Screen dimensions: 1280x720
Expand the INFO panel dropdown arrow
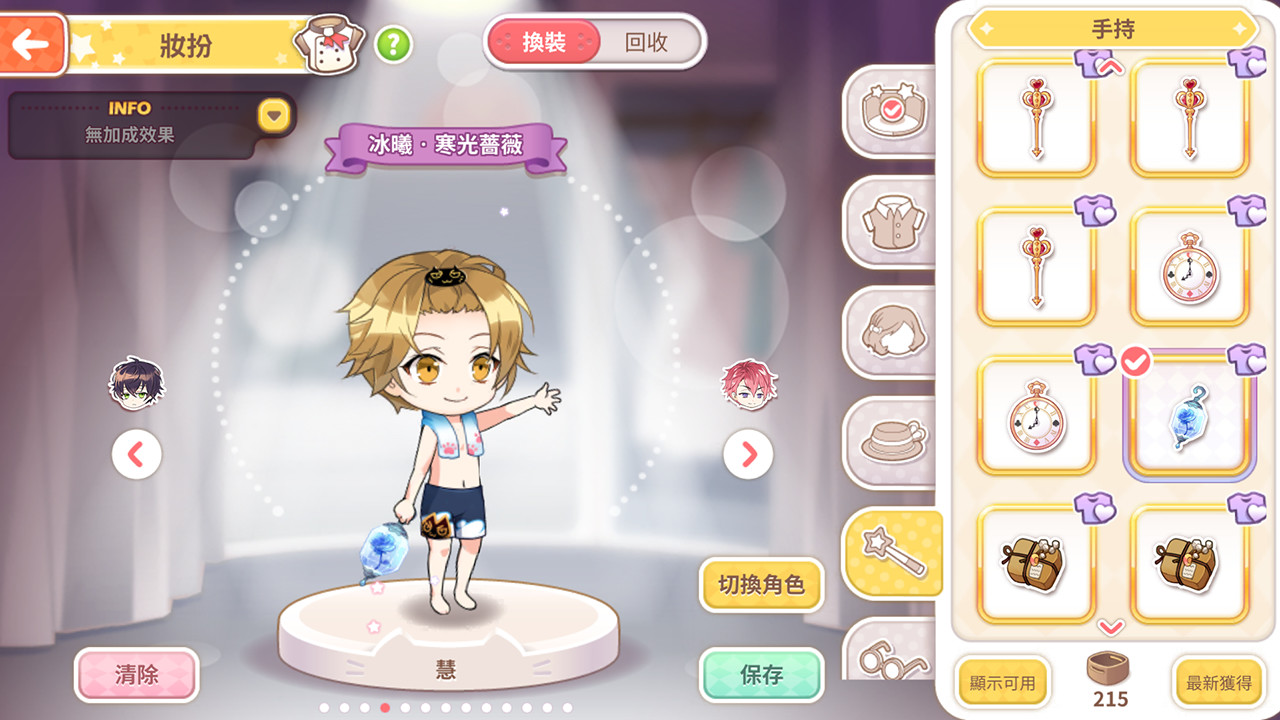(272, 115)
